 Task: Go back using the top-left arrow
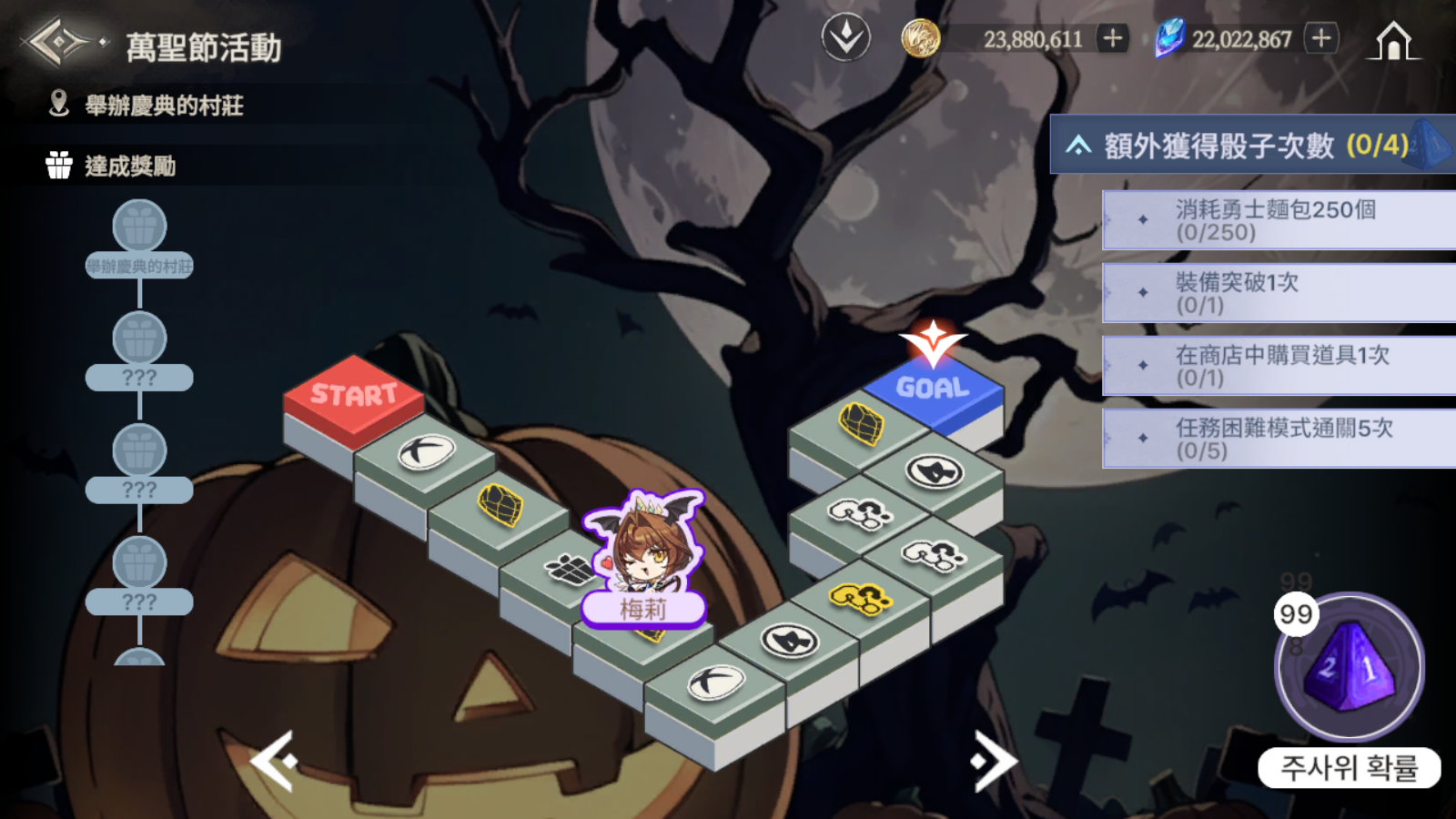coord(58,42)
